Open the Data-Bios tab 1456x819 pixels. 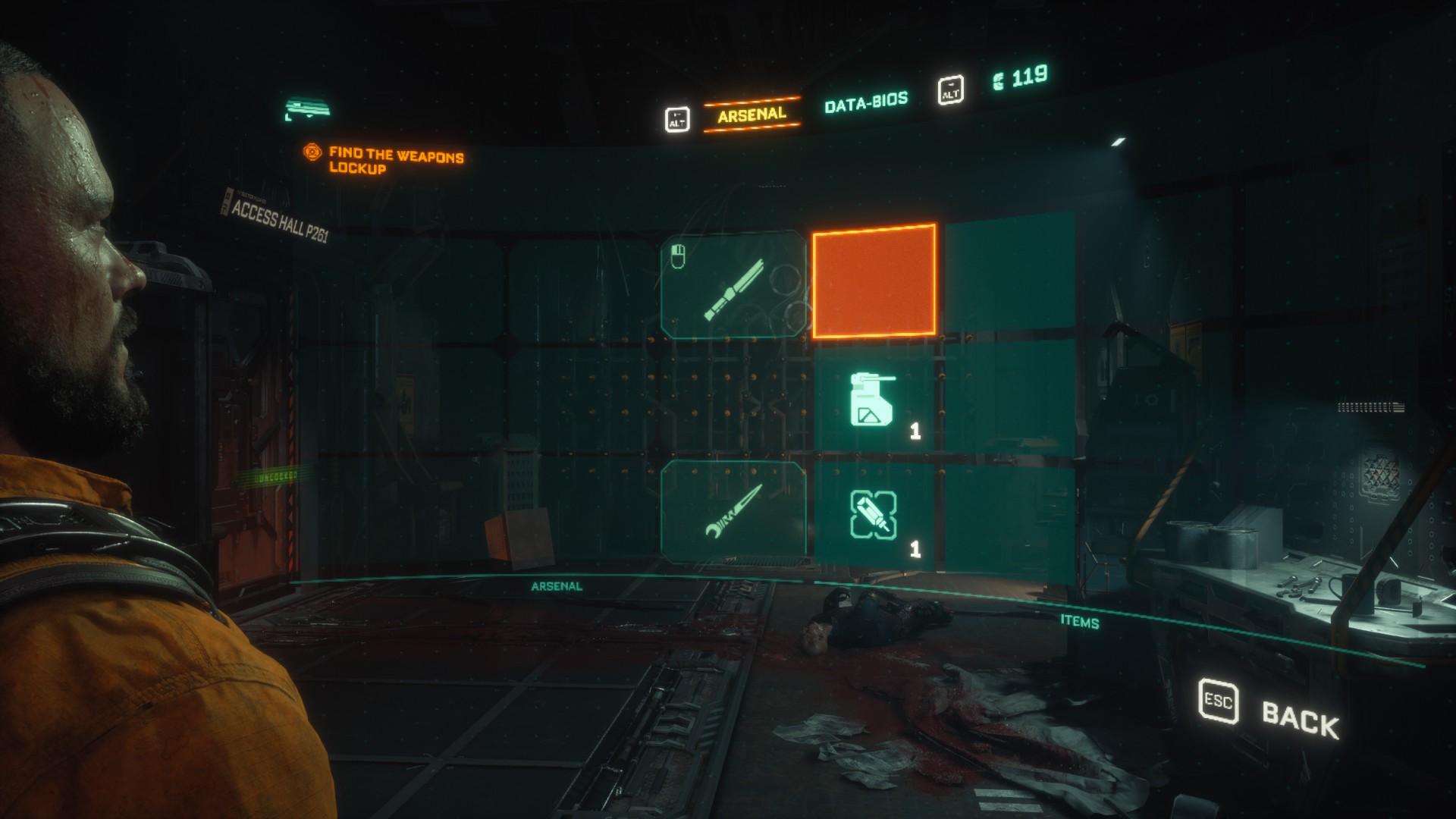click(865, 102)
